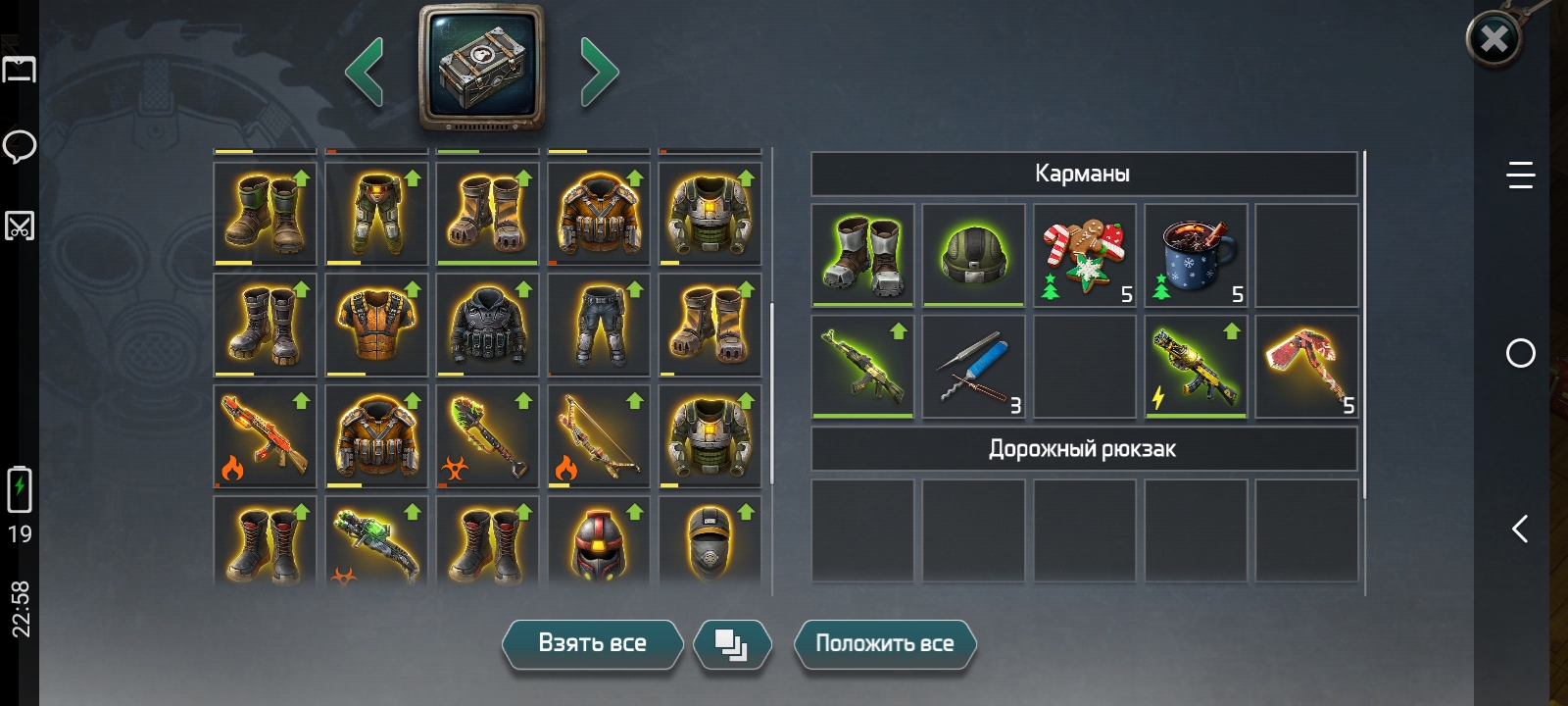Select the candy cane and gingerbread cookies
The height and width of the screenshot is (706, 1568).
[1084, 255]
